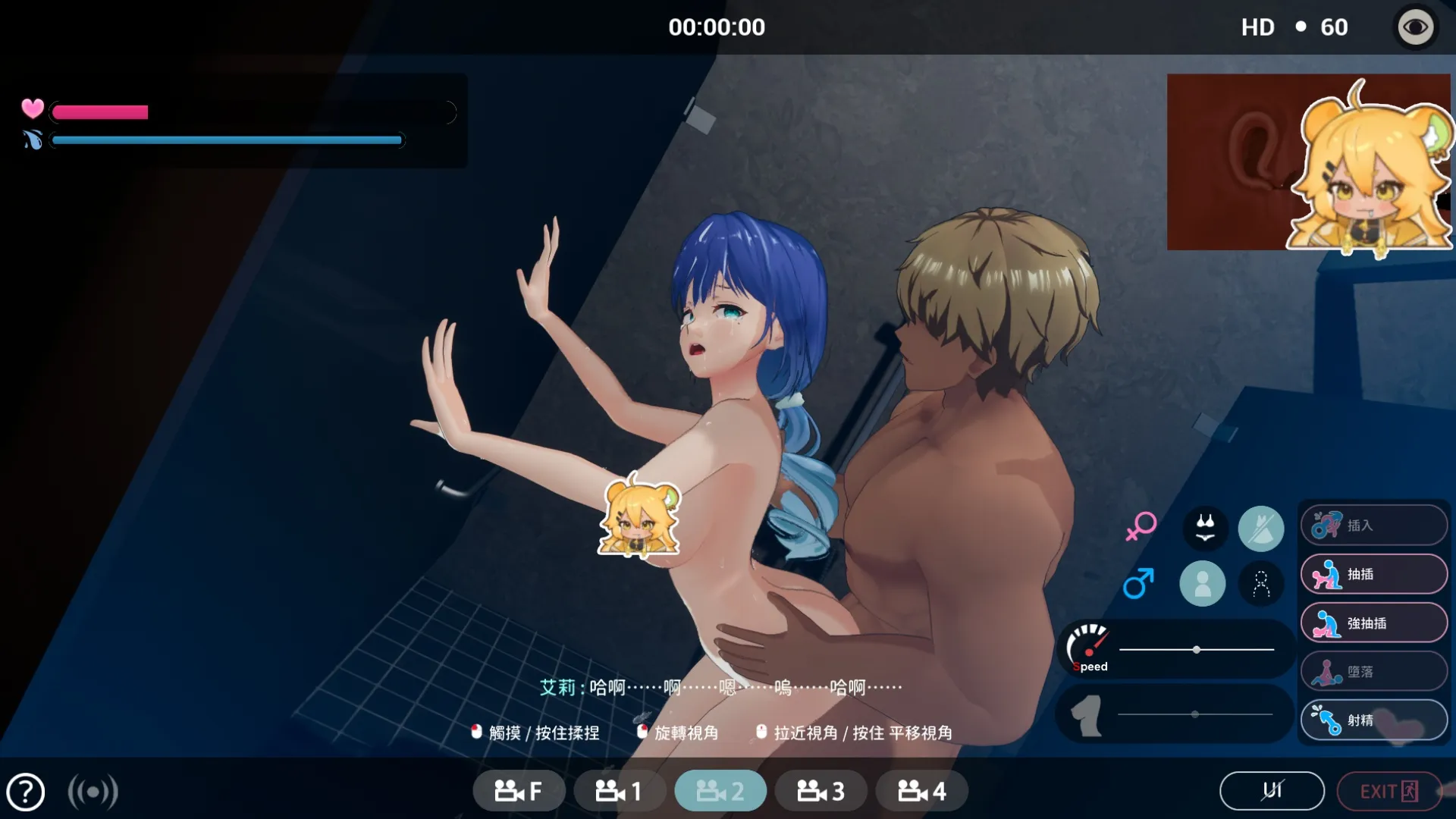This screenshot has height=819, width=1456.
Task: Toggle the UI hide button
Action: [1272, 791]
